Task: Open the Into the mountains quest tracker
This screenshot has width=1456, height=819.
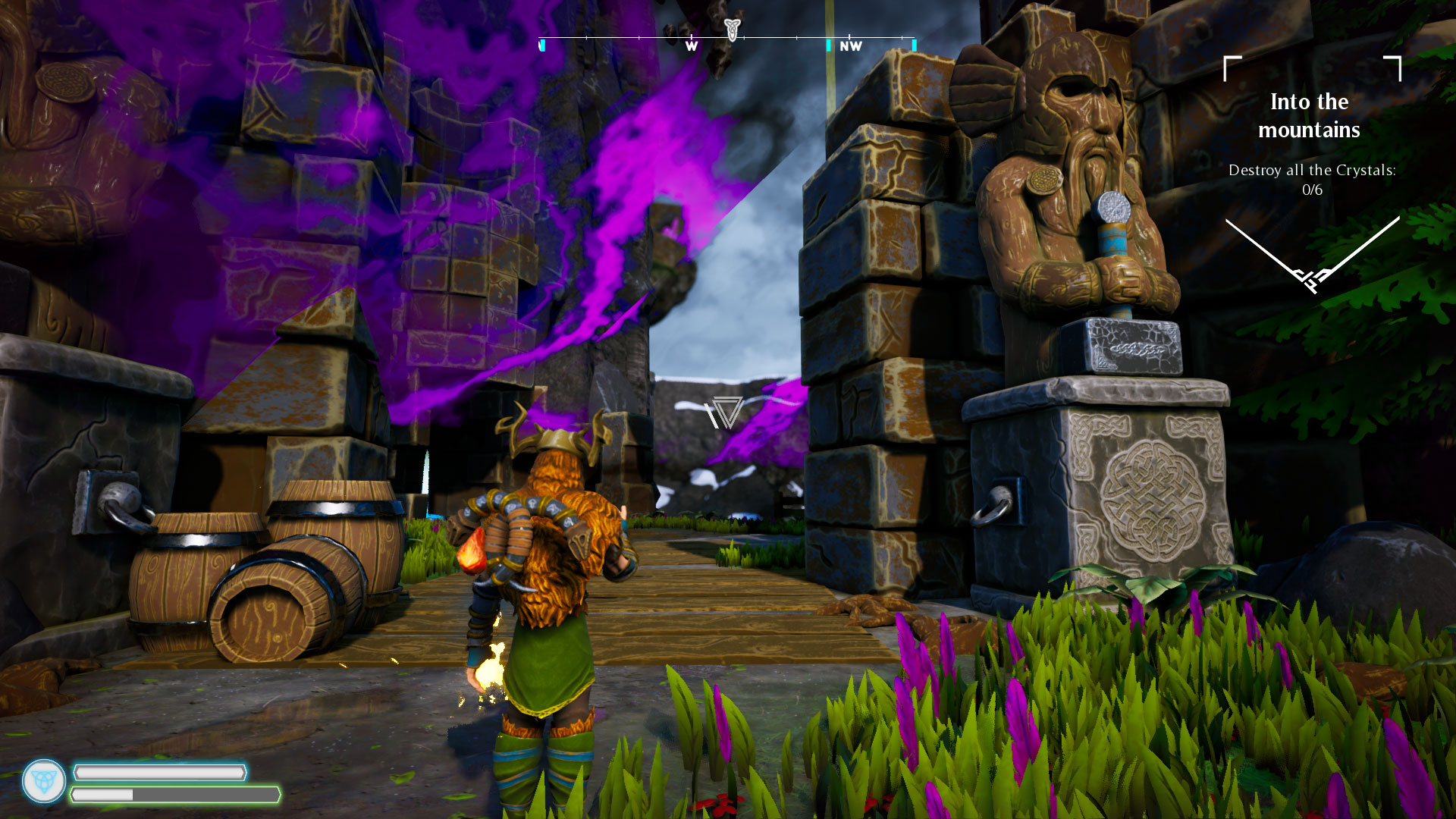Action: (1310, 116)
